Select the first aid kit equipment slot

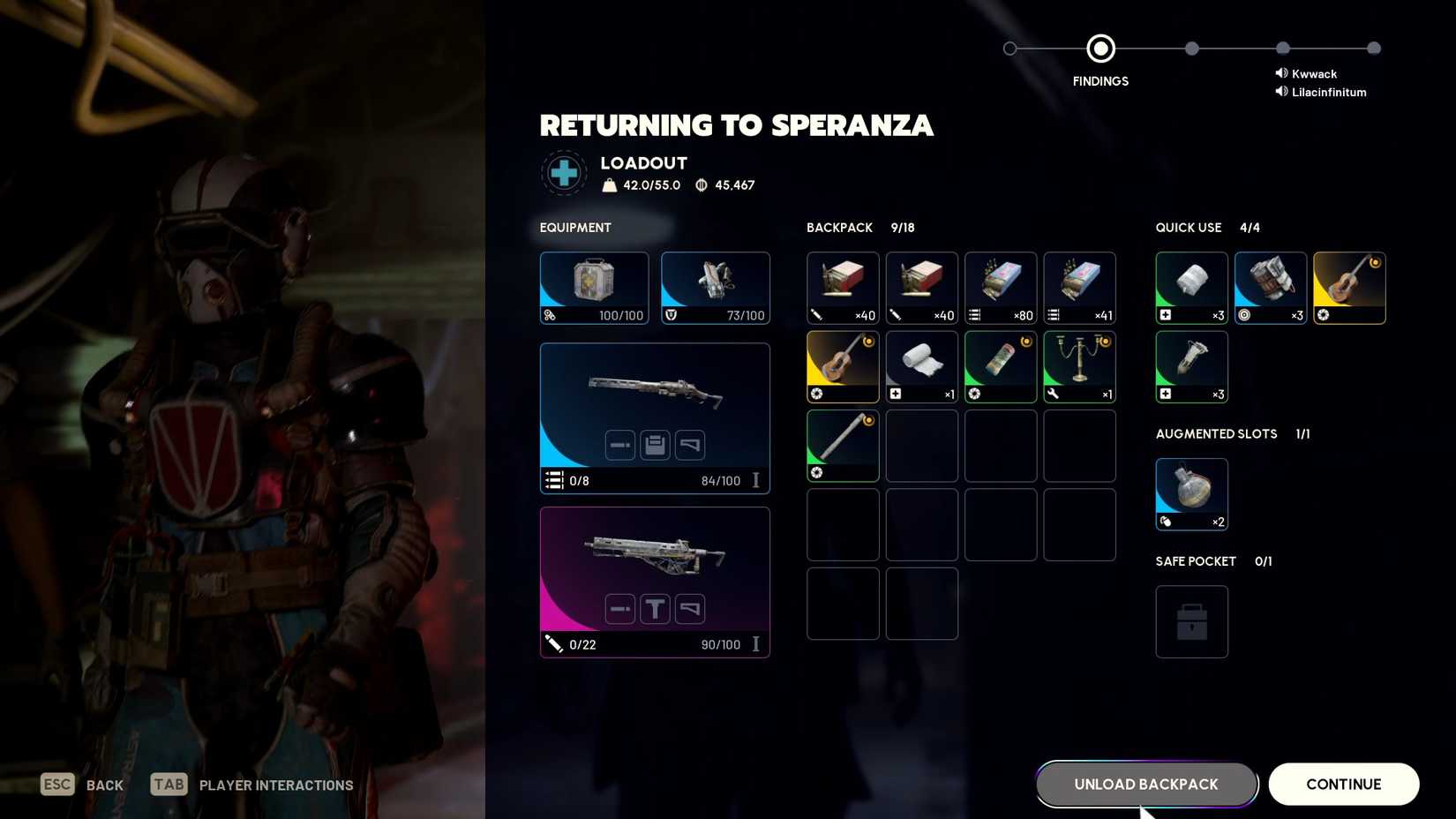pos(594,288)
